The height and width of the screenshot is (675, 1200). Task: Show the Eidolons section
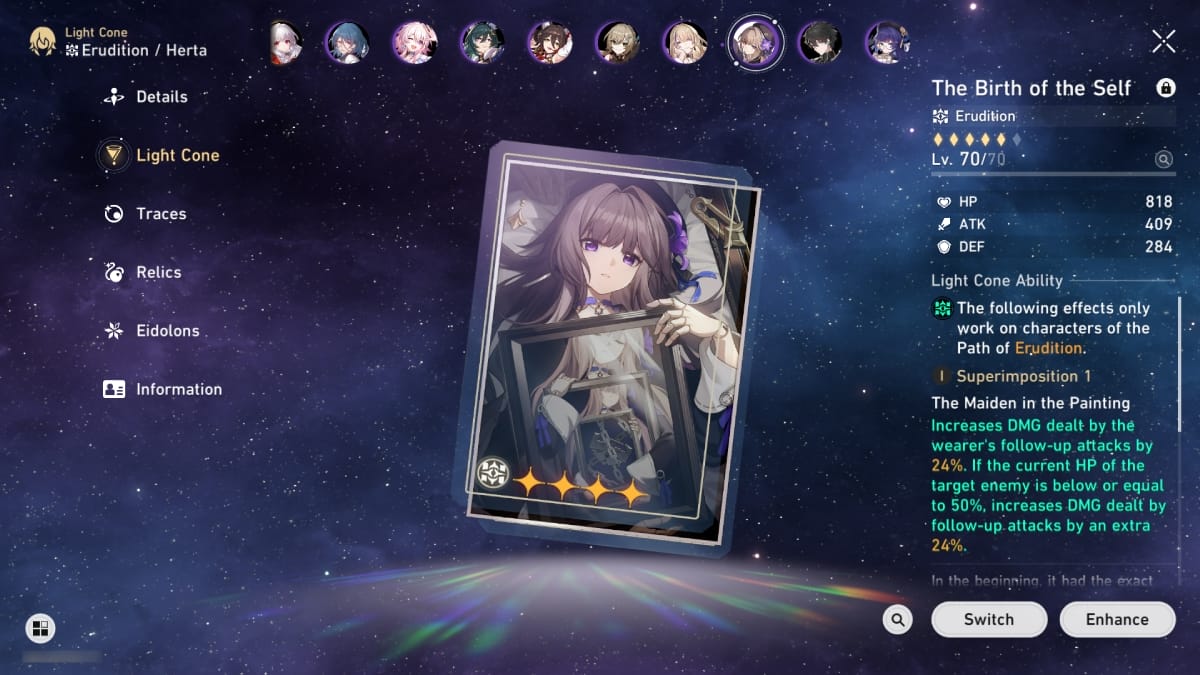(x=167, y=331)
